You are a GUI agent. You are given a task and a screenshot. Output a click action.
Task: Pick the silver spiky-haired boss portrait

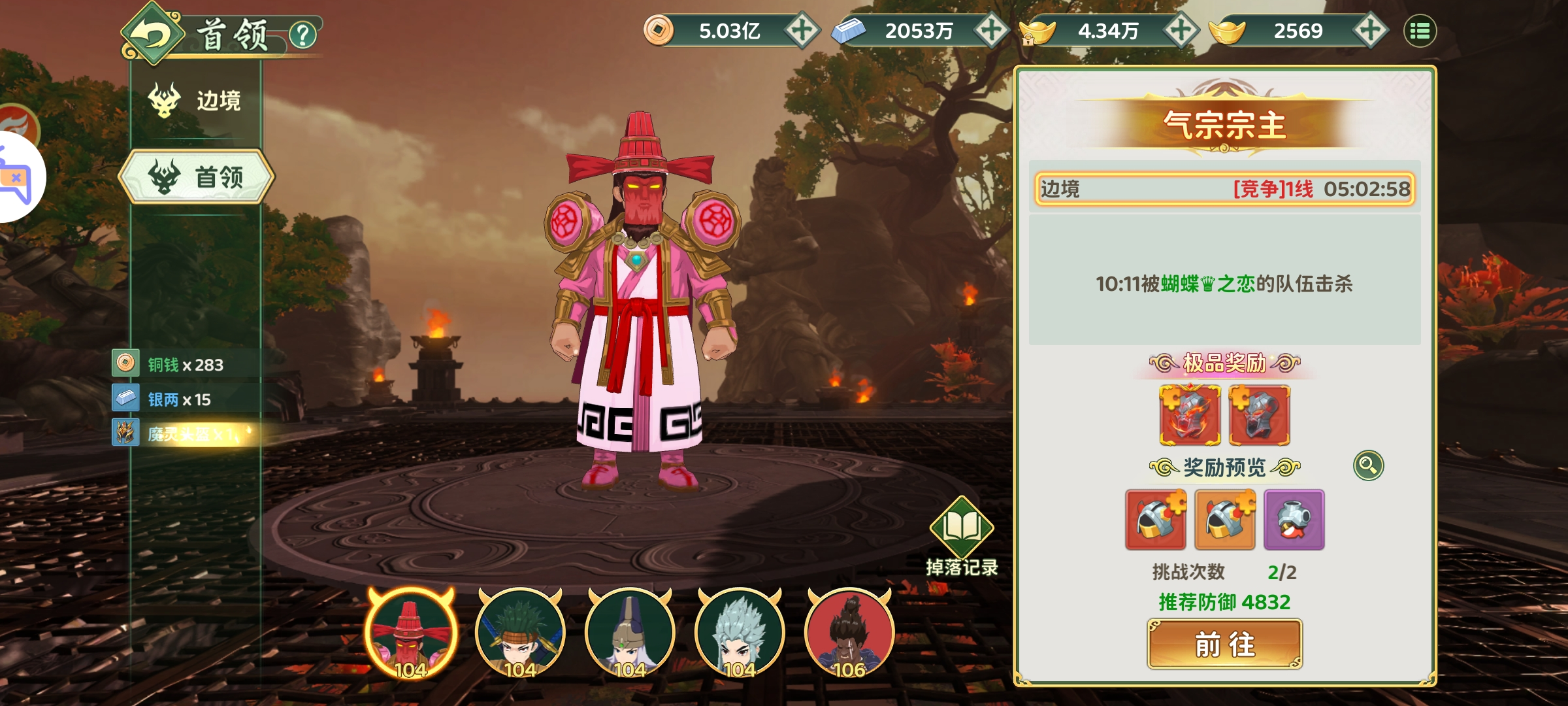pyautogui.click(x=740, y=633)
